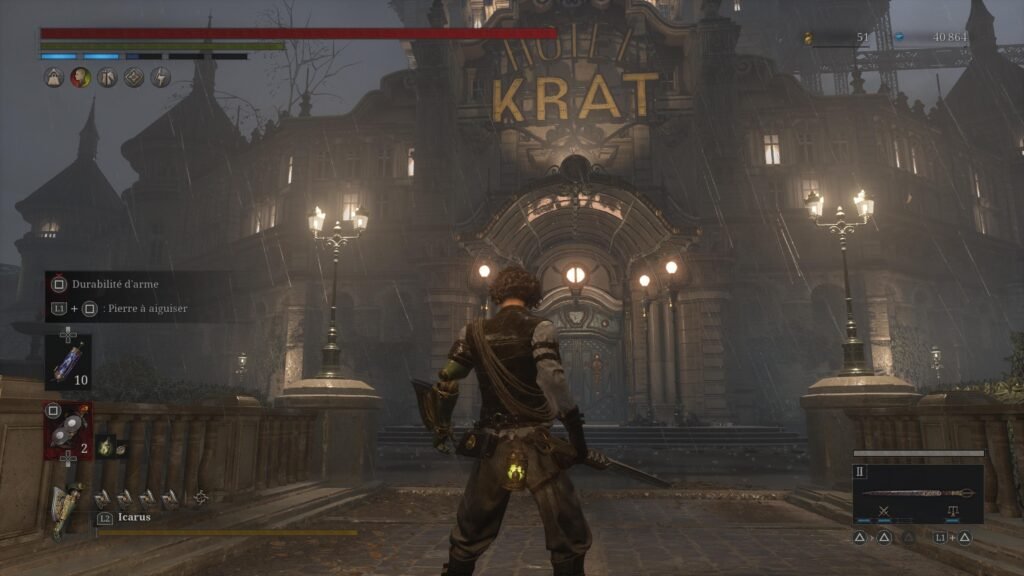Click the weight bag status icon
This screenshot has width=1024, height=576.
[x=53, y=77]
